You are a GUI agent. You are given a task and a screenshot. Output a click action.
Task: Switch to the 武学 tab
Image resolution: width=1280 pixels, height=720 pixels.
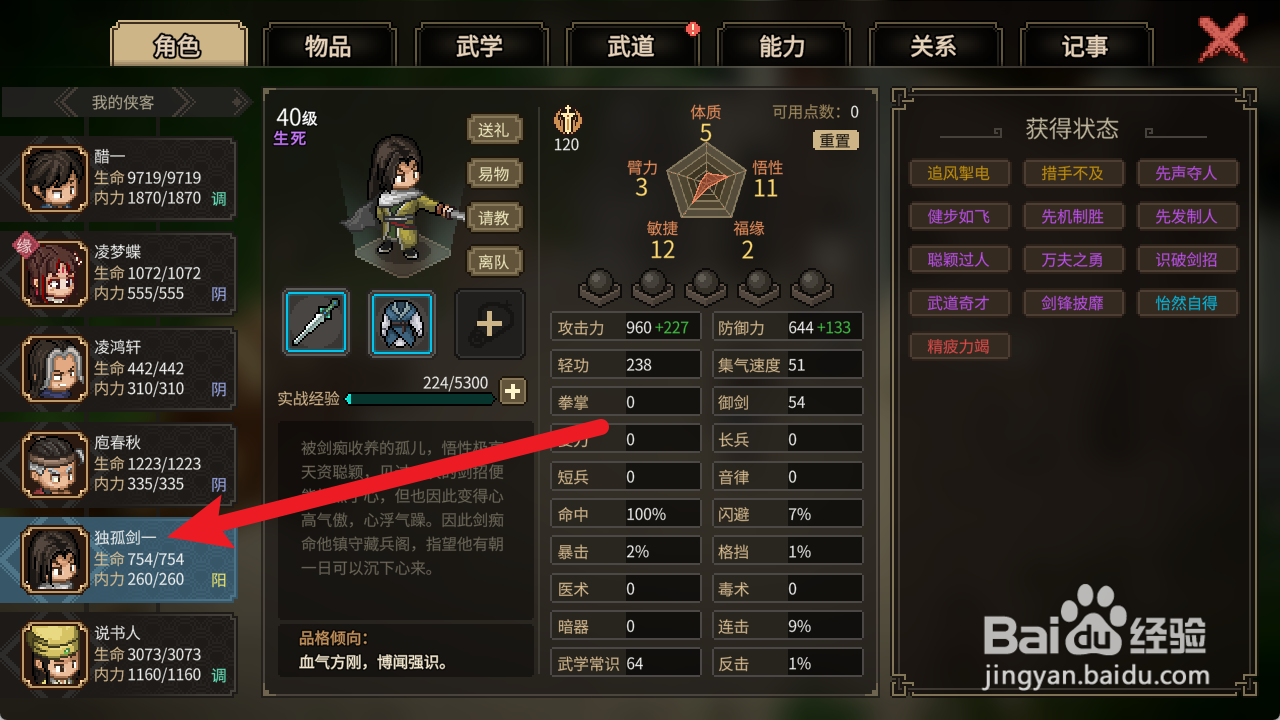click(x=482, y=44)
